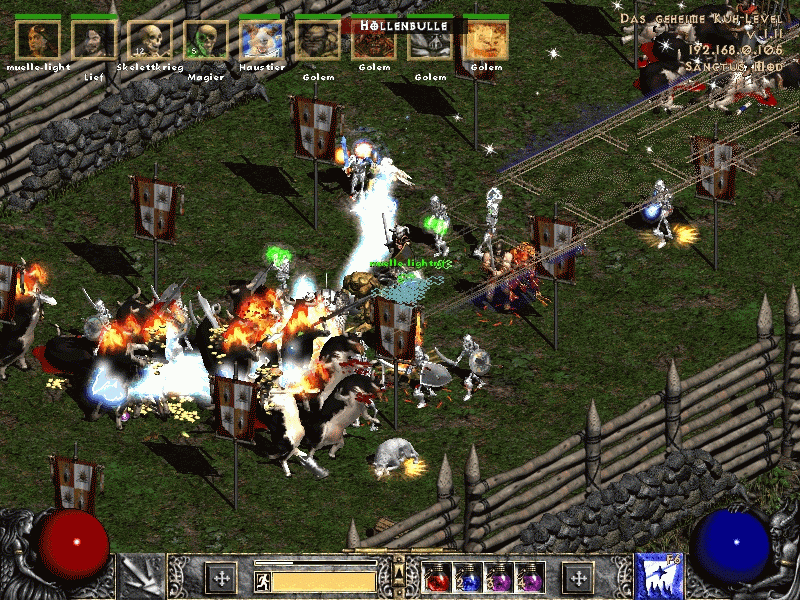Toggle the run/walk button

(263, 579)
